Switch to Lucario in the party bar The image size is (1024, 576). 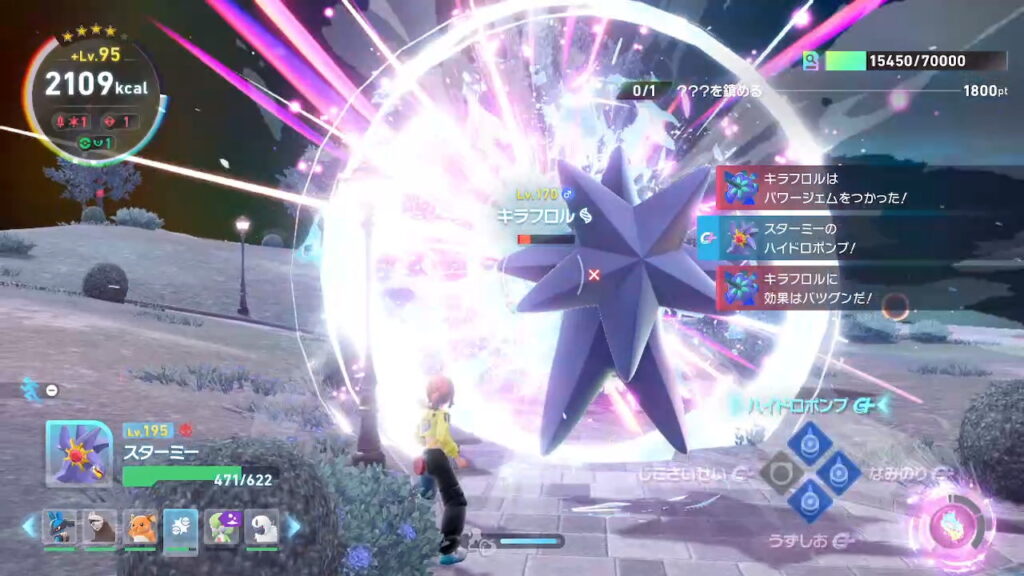(x=59, y=526)
